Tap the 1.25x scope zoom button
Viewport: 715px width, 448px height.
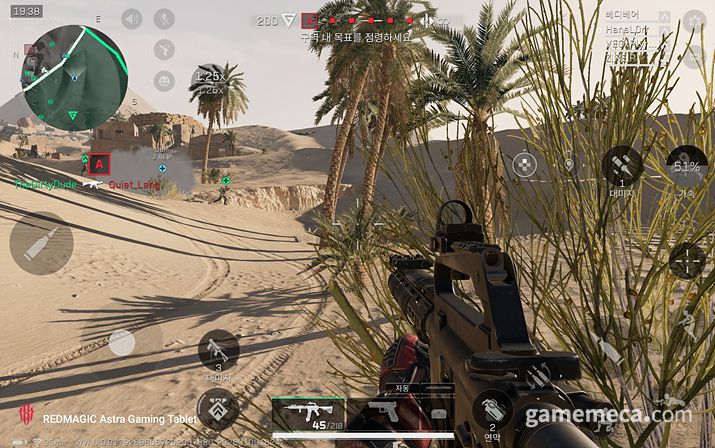(209, 80)
